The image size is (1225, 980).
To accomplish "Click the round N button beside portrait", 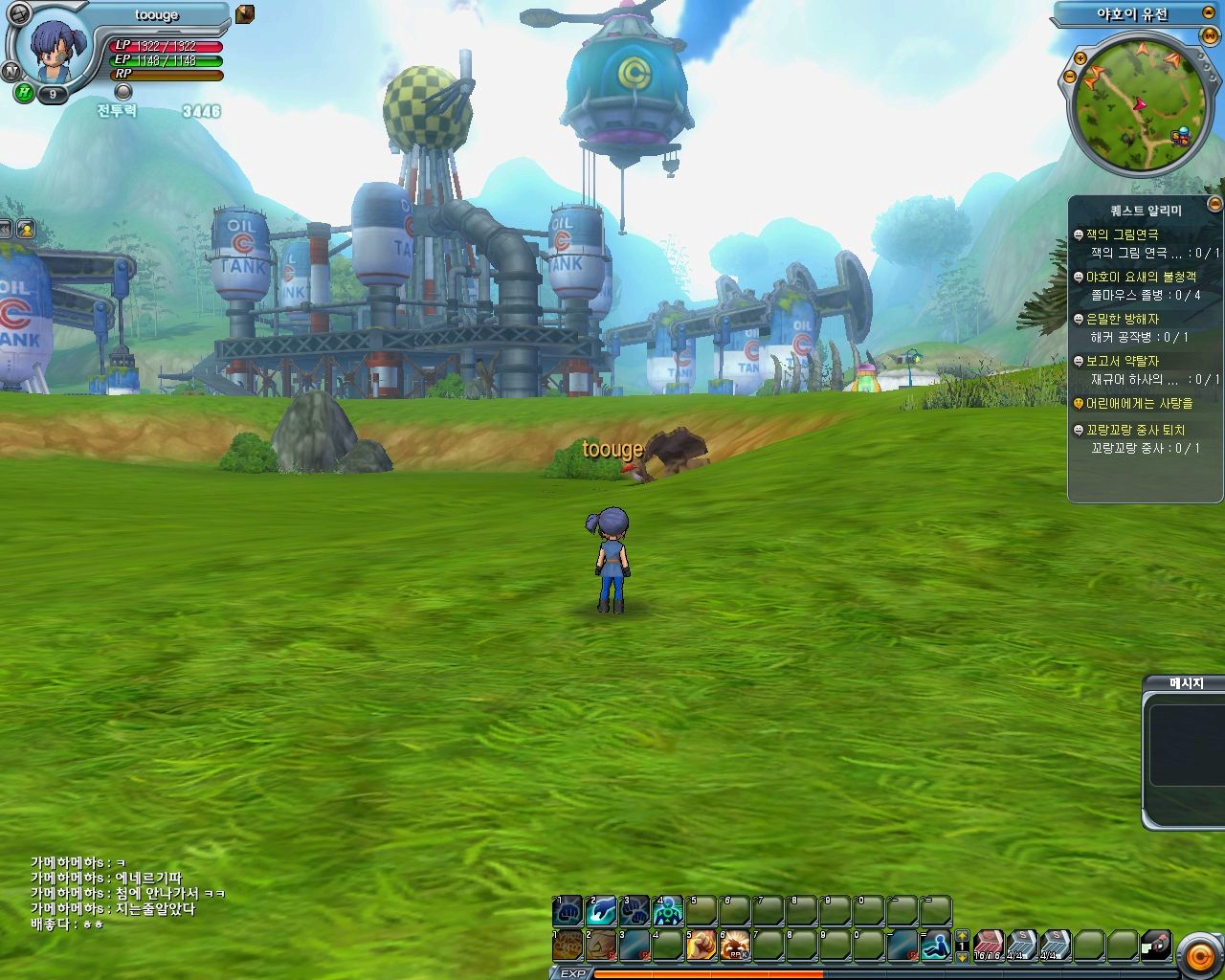I will tap(11, 71).
